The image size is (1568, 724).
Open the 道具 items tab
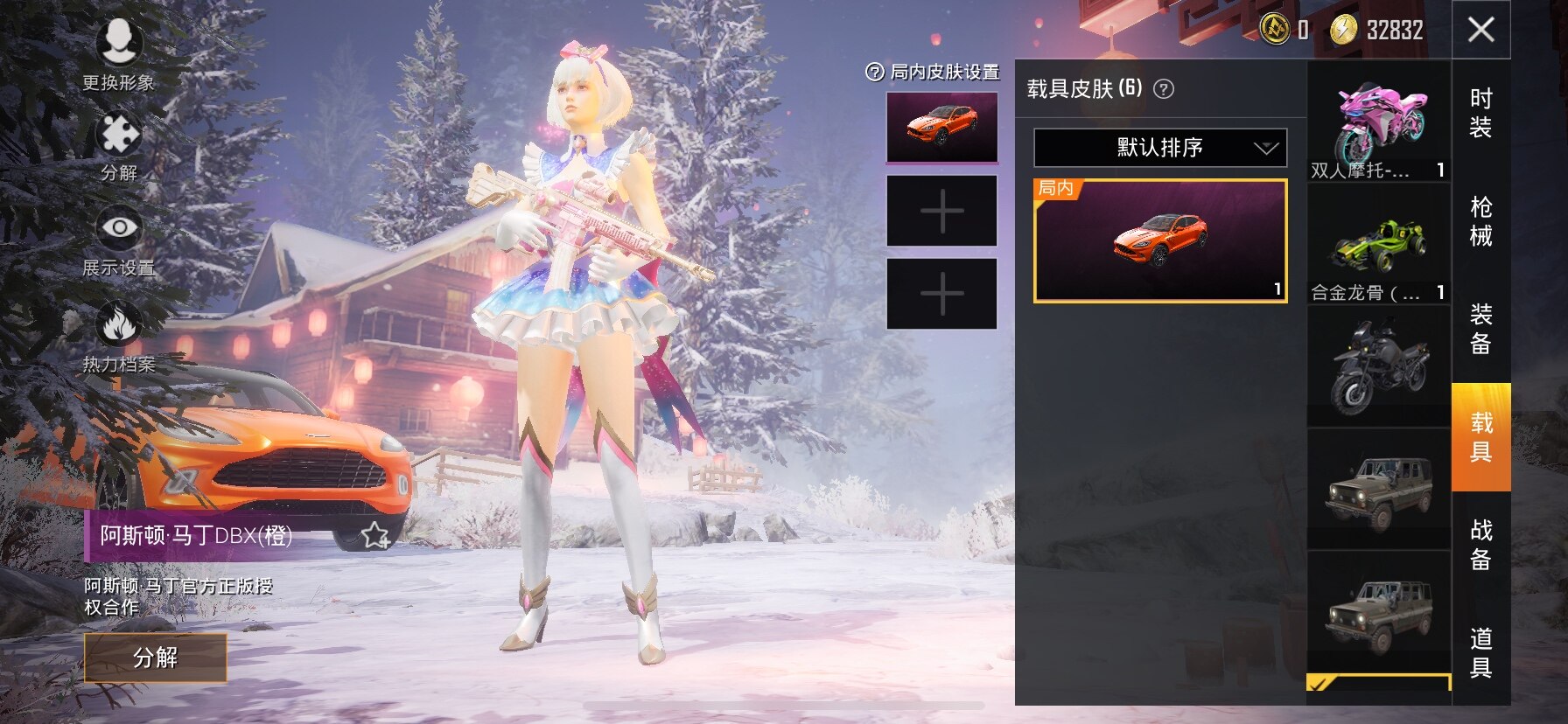1480,652
